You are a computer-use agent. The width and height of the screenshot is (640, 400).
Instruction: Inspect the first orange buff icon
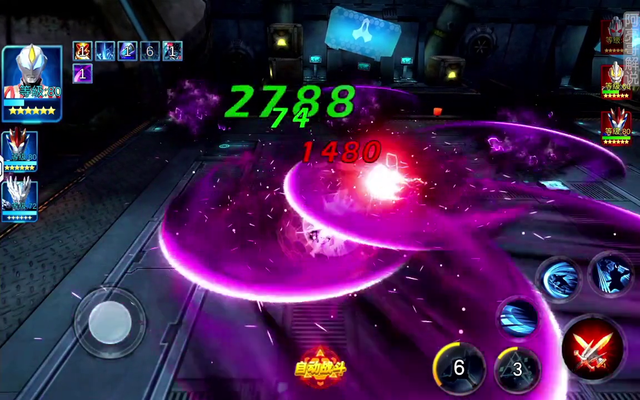(x=82, y=51)
